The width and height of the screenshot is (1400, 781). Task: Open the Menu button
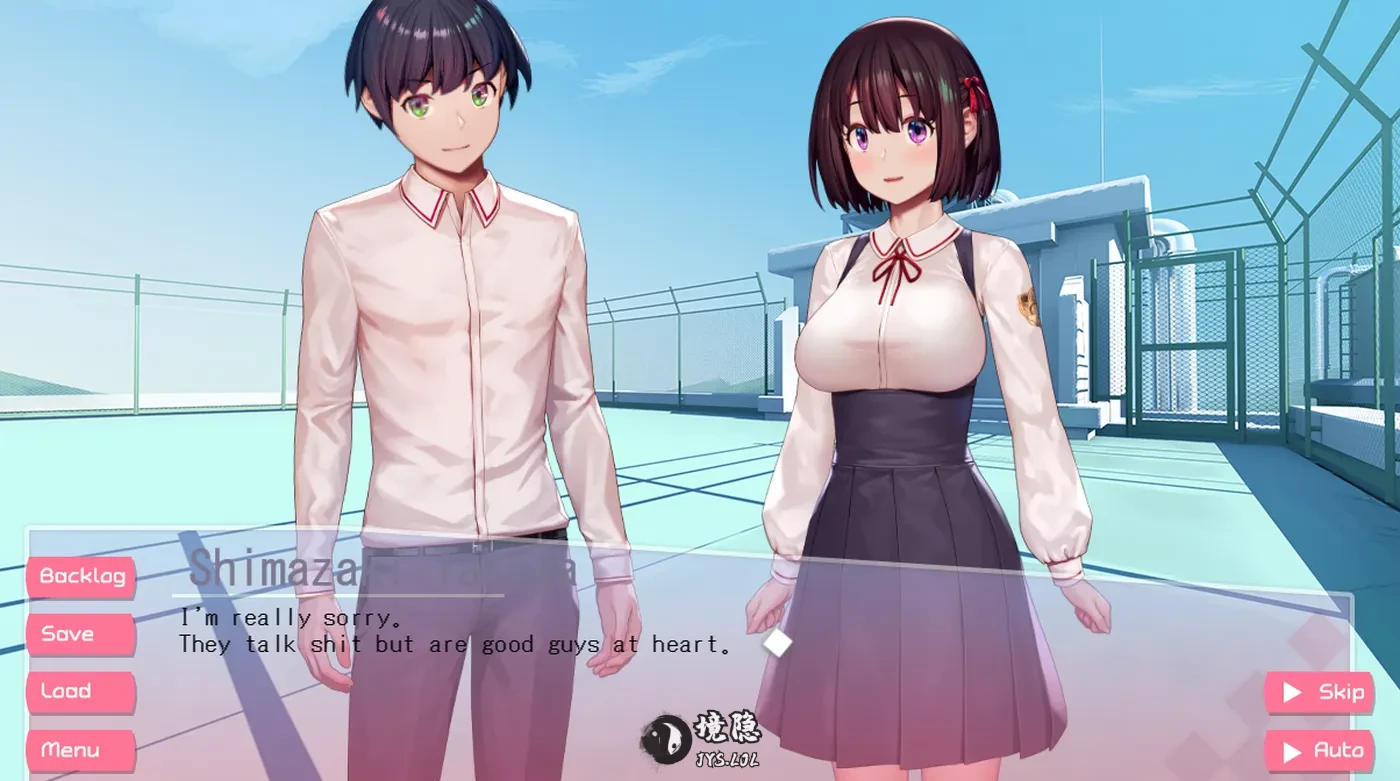click(81, 750)
